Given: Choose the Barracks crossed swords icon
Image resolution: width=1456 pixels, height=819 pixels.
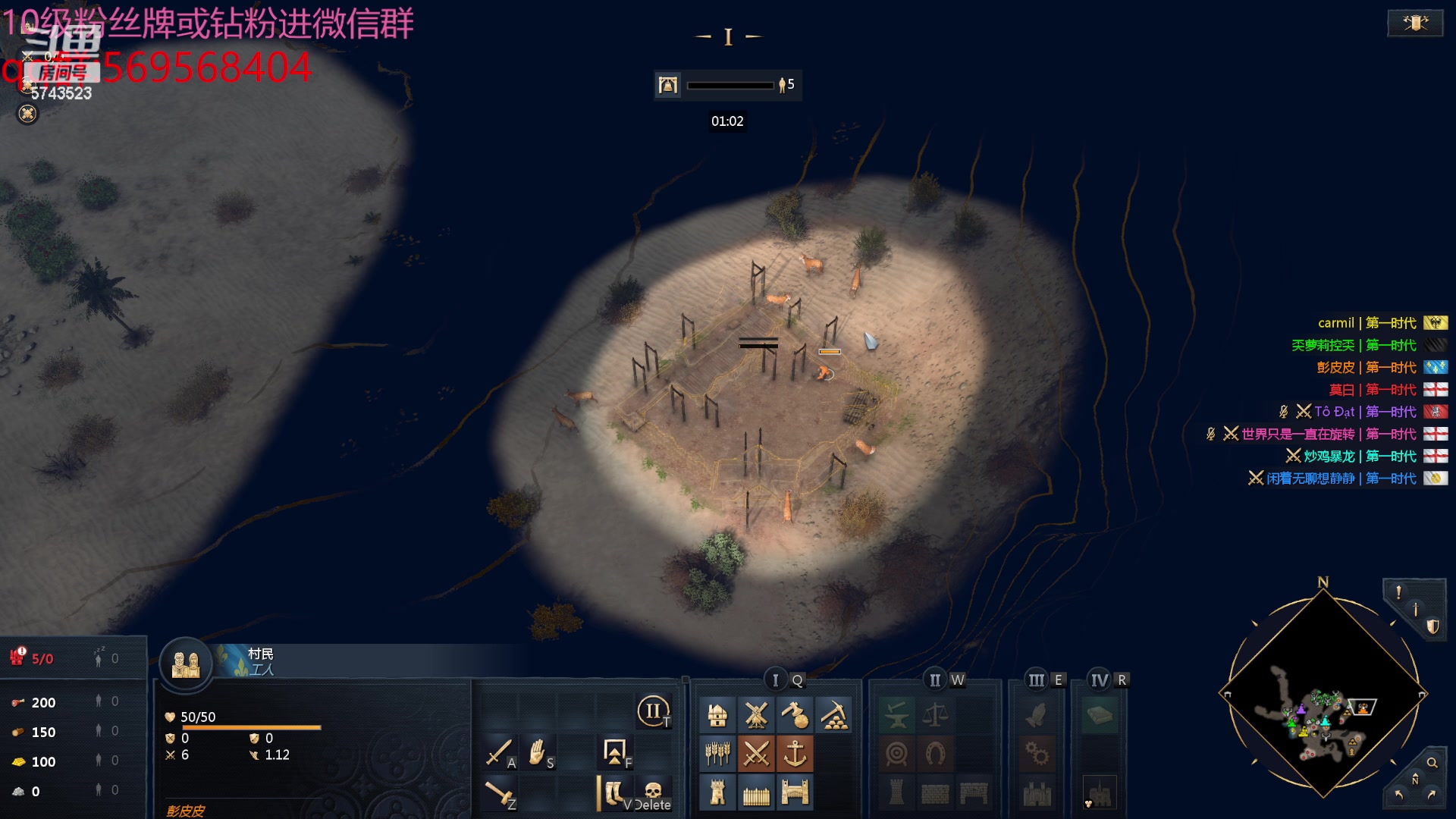Looking at the screenshot, I should [x=756, y=754].
